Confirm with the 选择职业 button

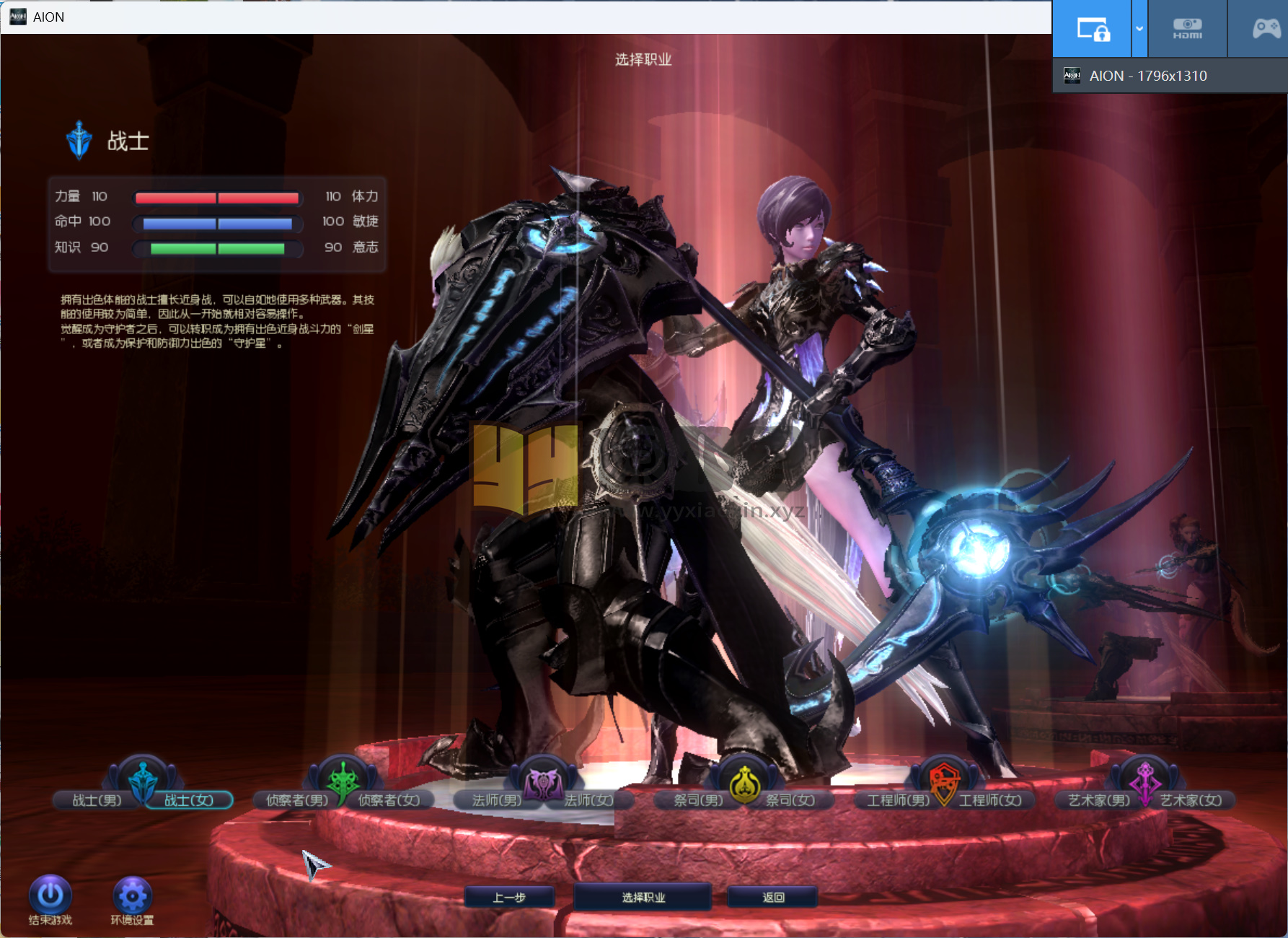click(x=643, y=898)
